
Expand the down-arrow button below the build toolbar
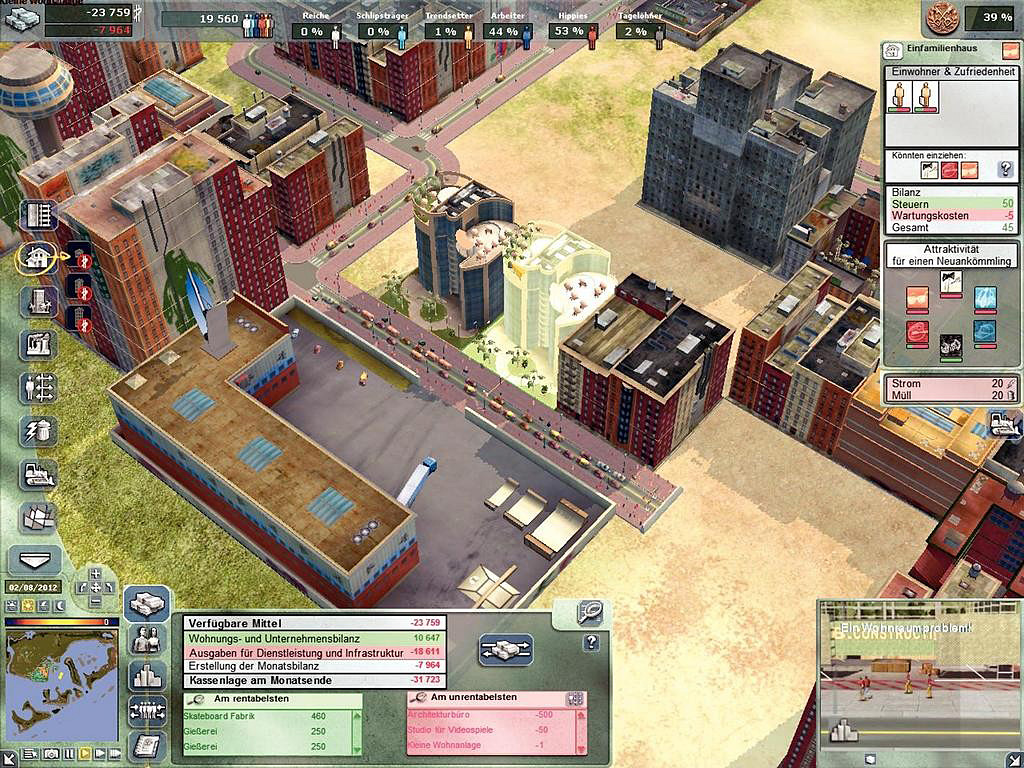click(35, 559)
